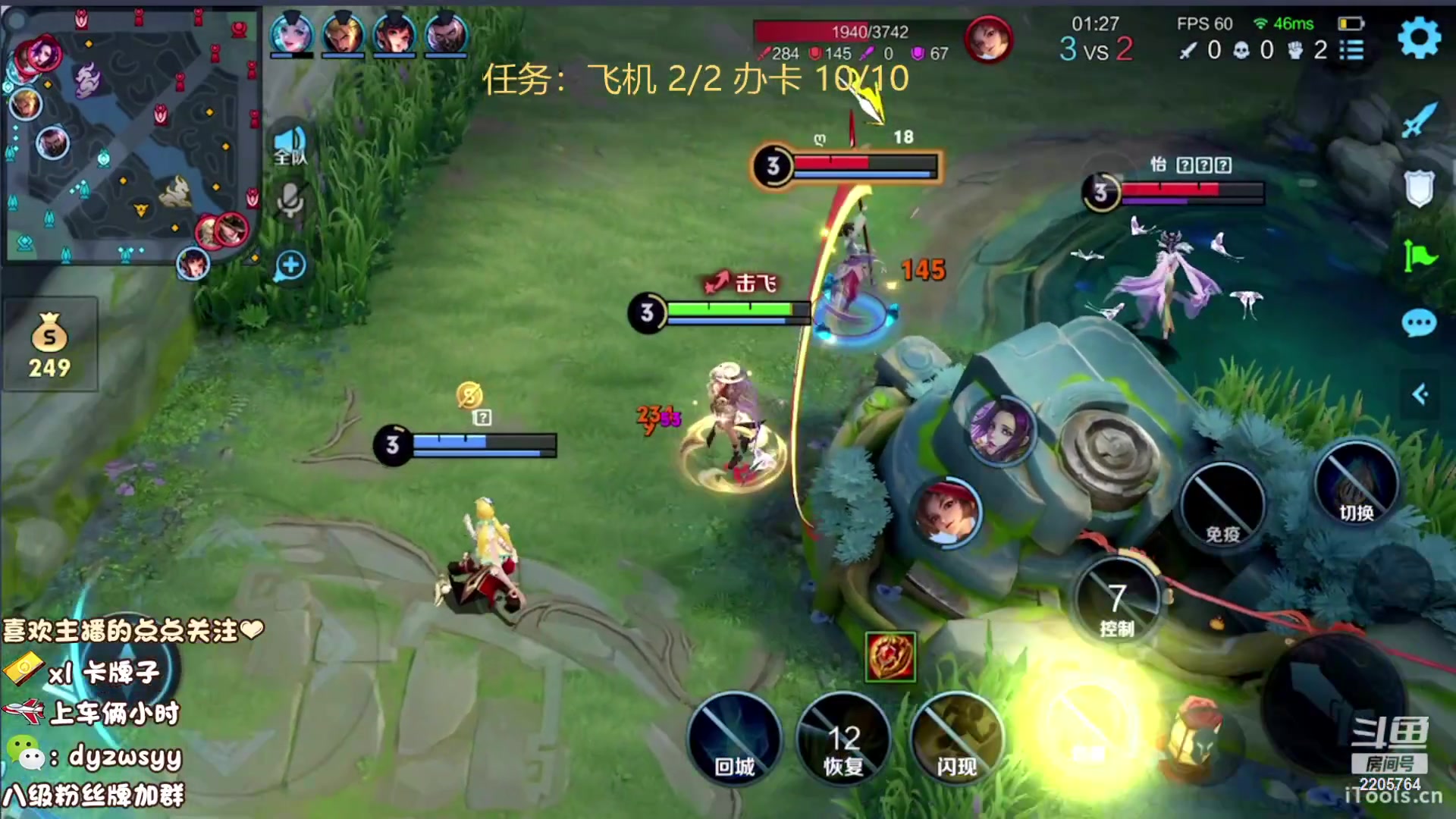Activate the 恢复 heal spell
This screenshot has width=1456, height=819.
point(843,739)
